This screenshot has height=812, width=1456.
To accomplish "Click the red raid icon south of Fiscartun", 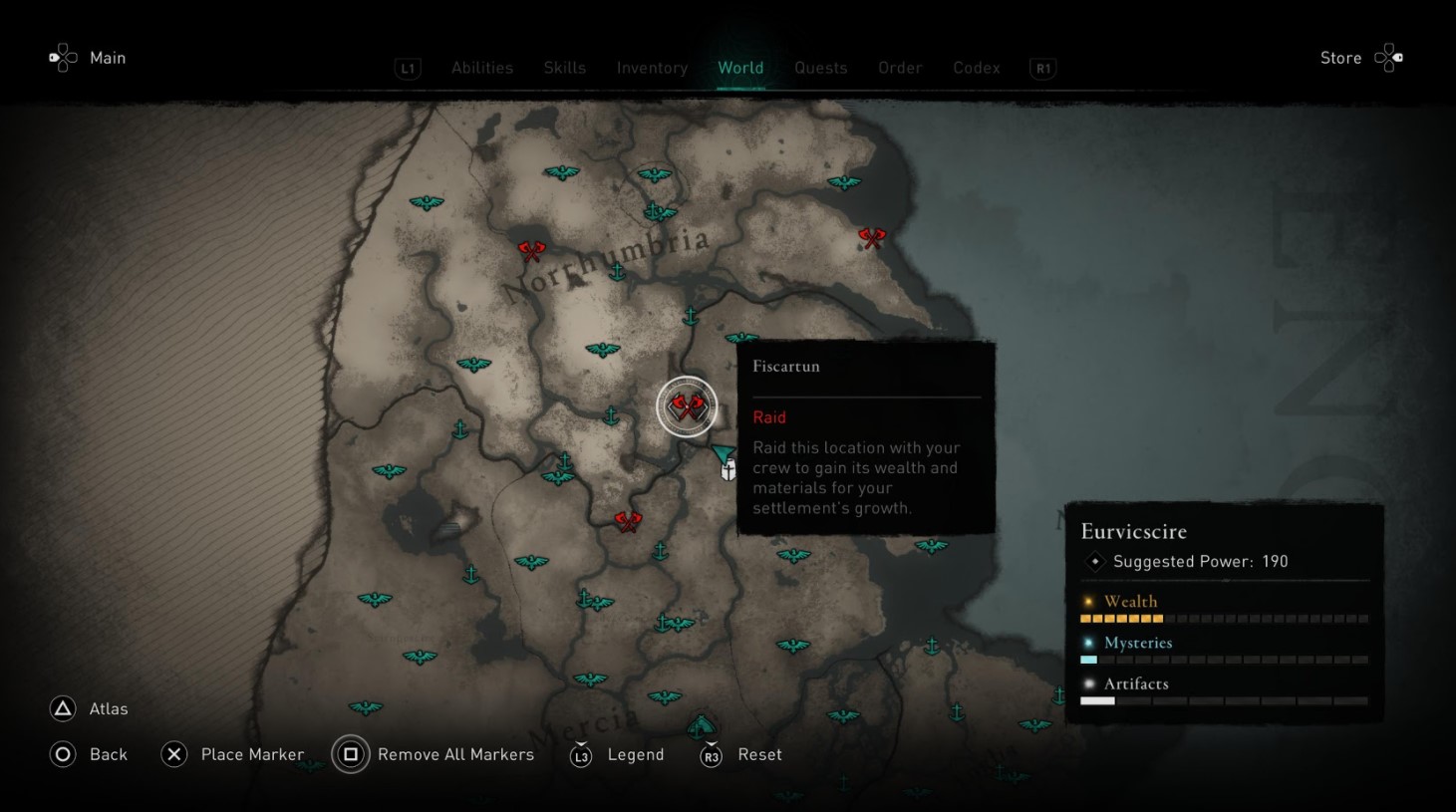I will [x=629, y=521].
